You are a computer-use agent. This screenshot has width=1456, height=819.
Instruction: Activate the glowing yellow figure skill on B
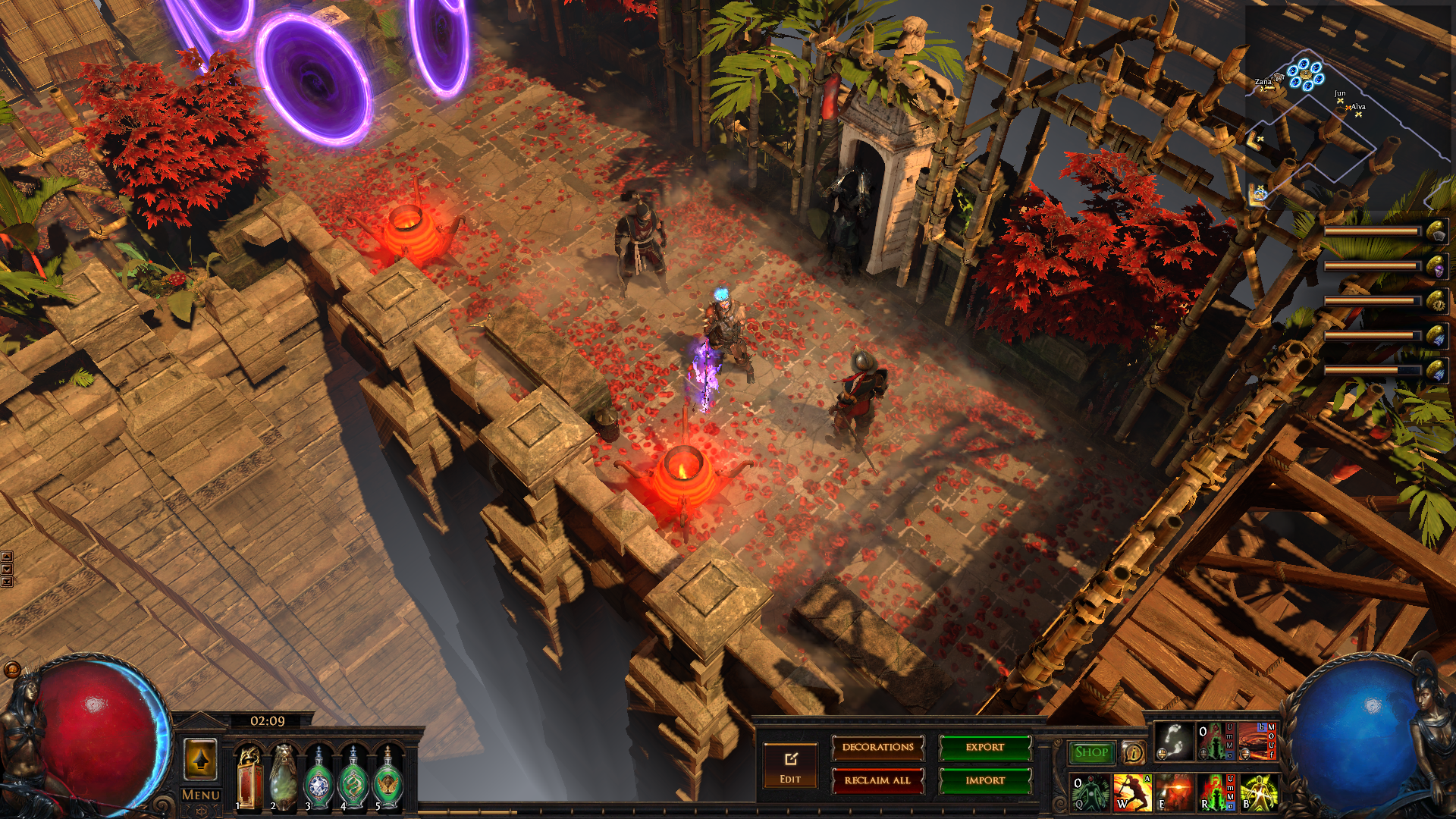pos(1258,792)
